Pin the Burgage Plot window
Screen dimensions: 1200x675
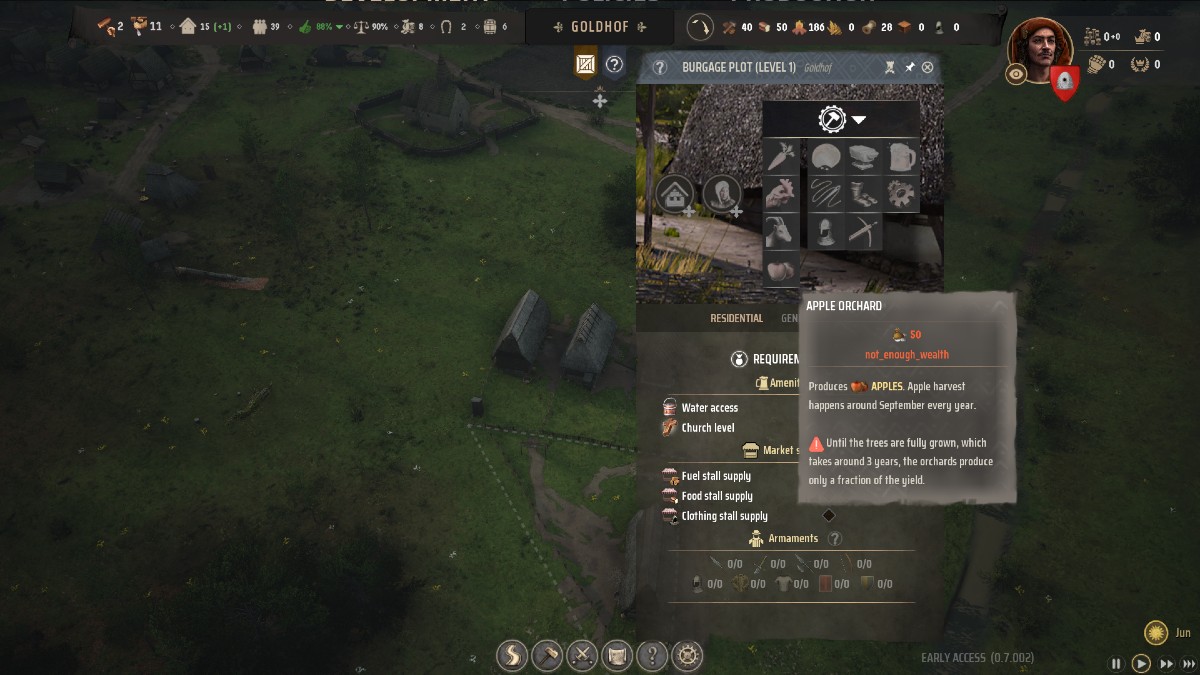tap(909, 67)
